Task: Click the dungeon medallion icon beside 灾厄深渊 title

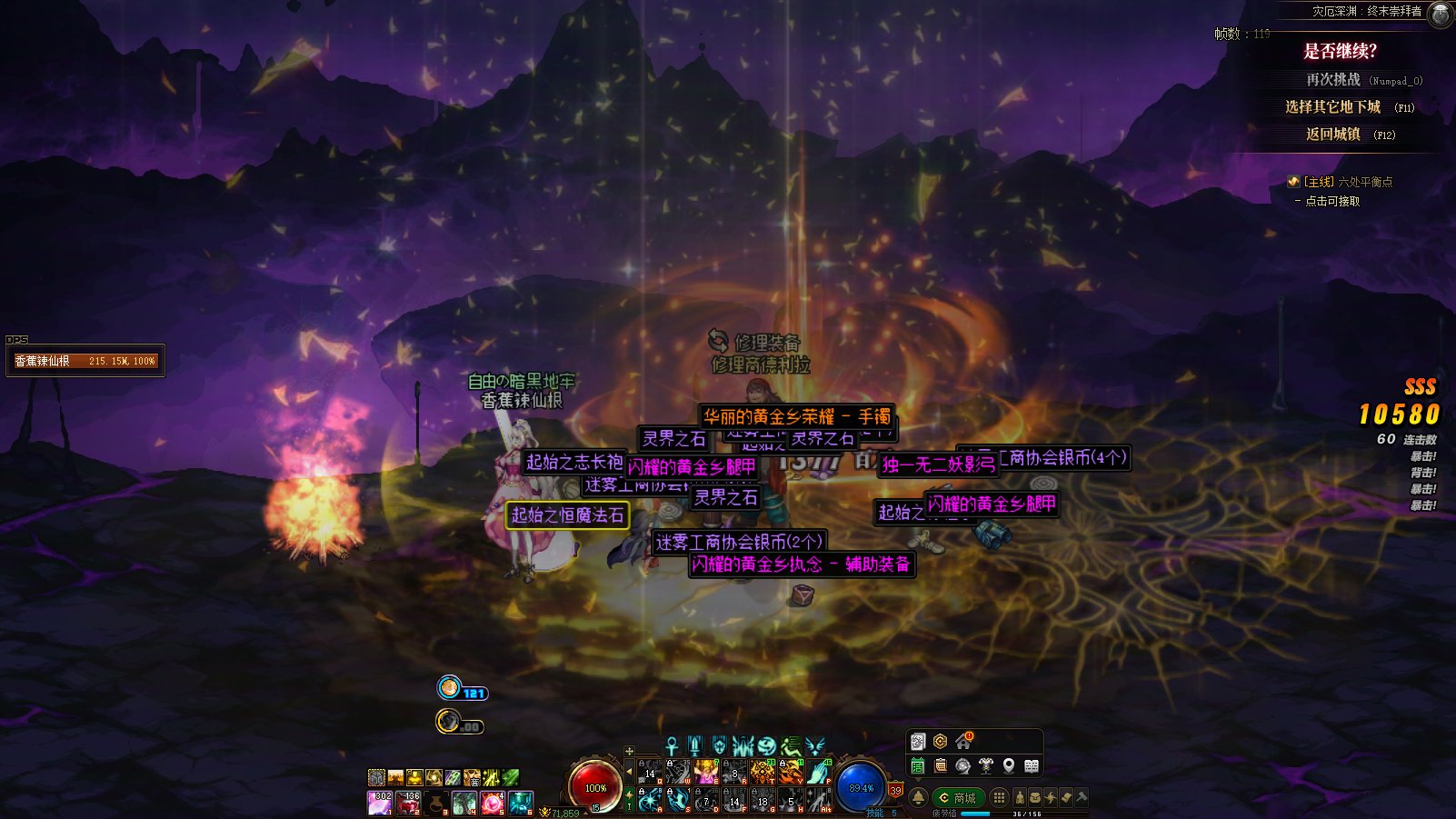Action: [x=1441, y=14]
